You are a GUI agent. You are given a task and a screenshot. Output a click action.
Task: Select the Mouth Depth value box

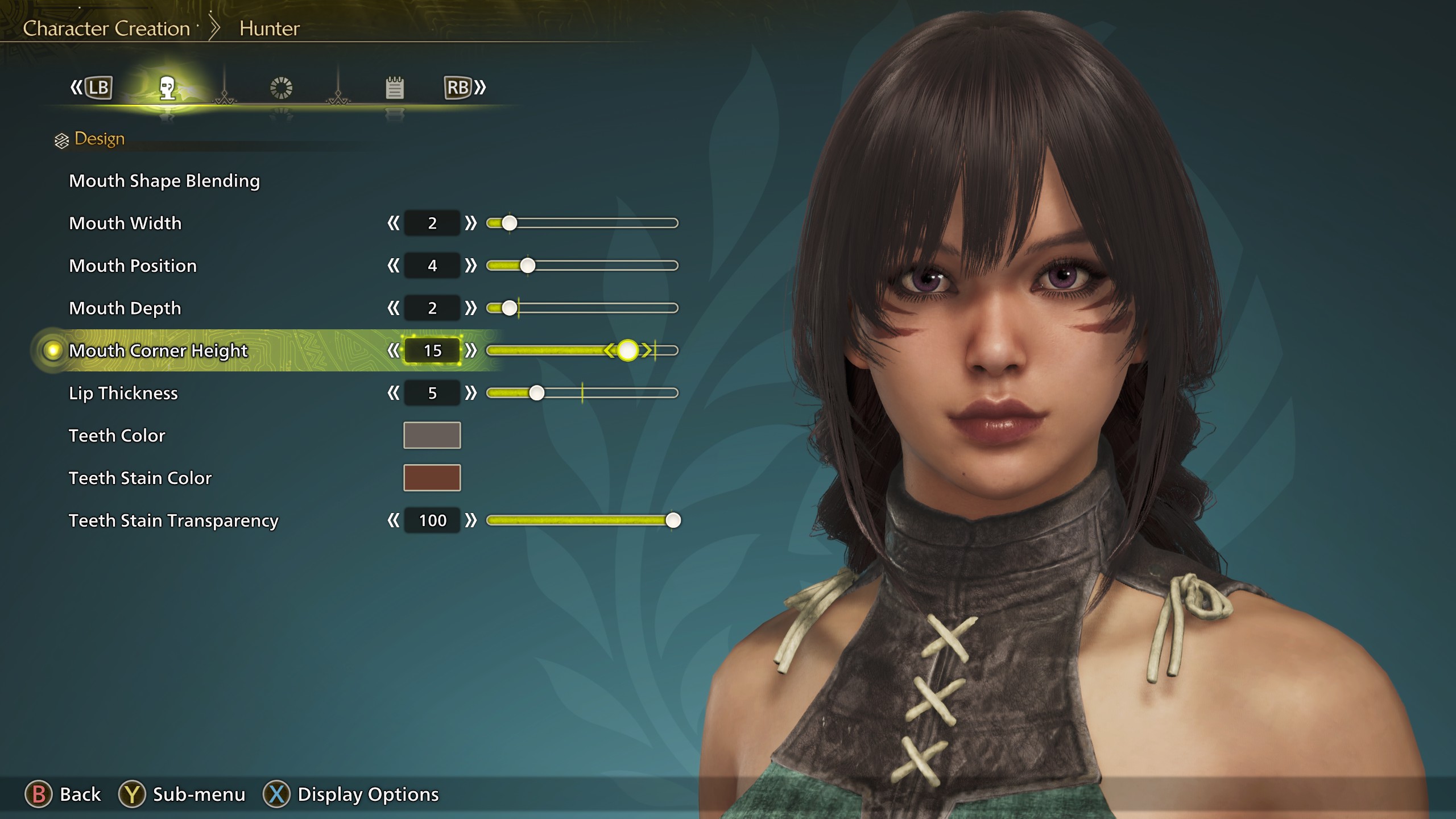coord(432,308)
